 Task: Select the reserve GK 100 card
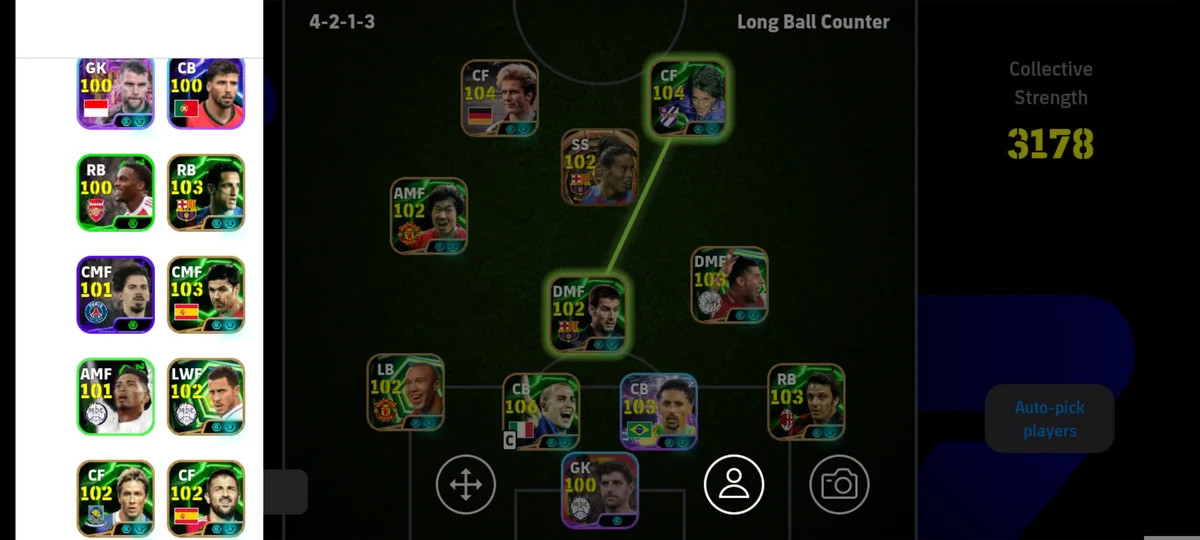pos(115,93)
